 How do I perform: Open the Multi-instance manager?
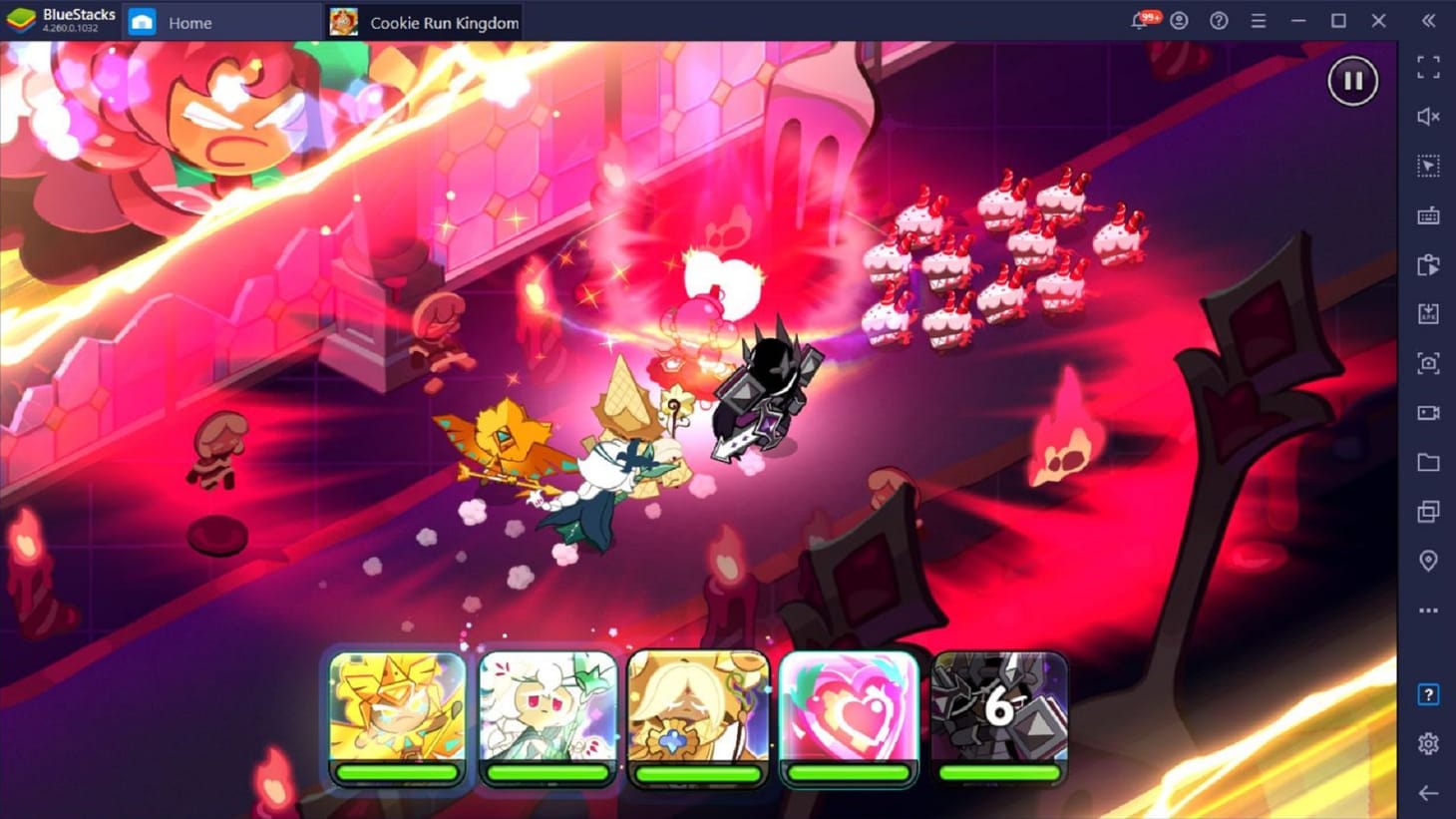(x=1428, y=511)
